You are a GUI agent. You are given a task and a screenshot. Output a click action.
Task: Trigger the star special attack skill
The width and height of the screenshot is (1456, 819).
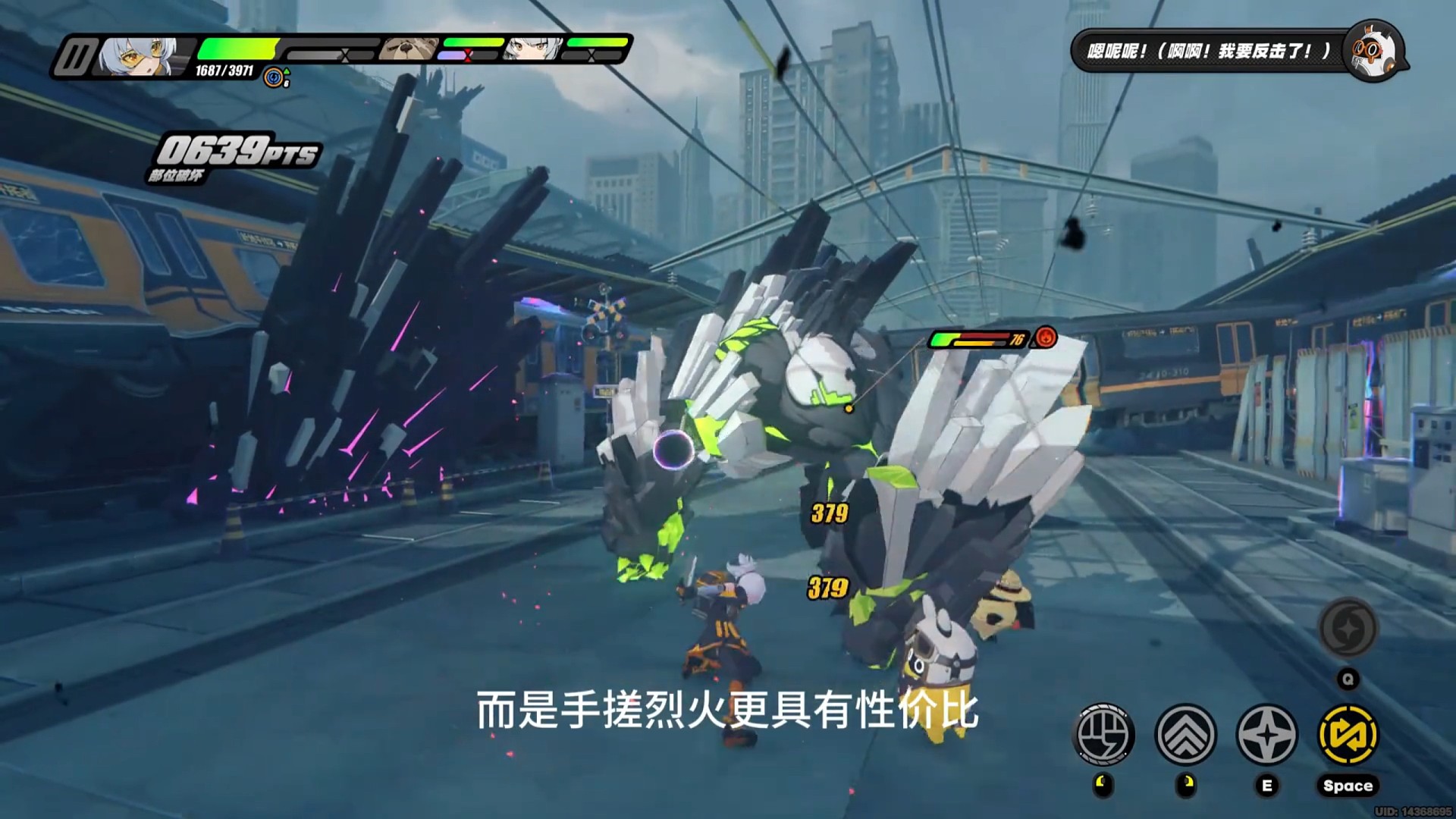point(1266,734)
